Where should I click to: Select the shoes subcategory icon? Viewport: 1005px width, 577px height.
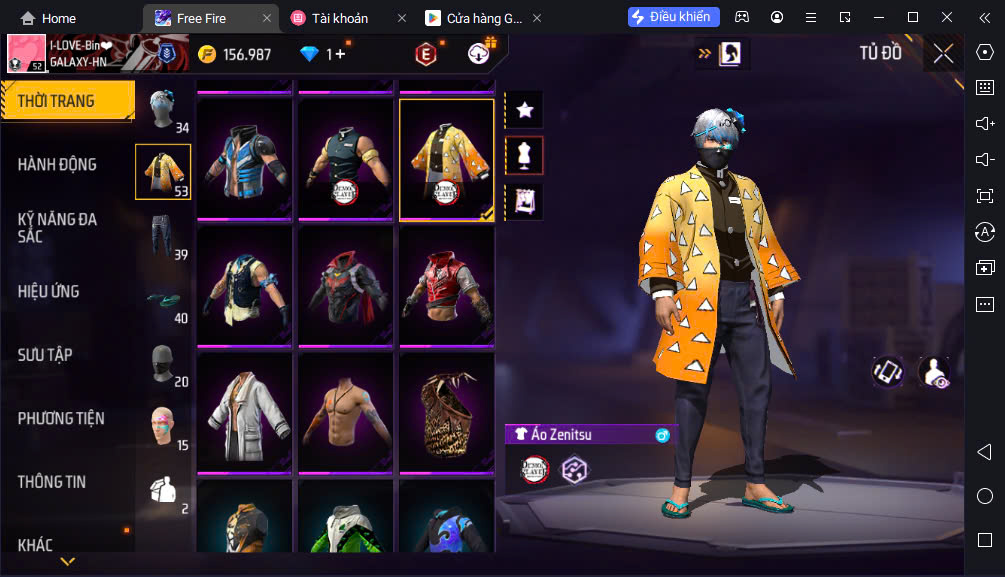click(x=163, y=300)
